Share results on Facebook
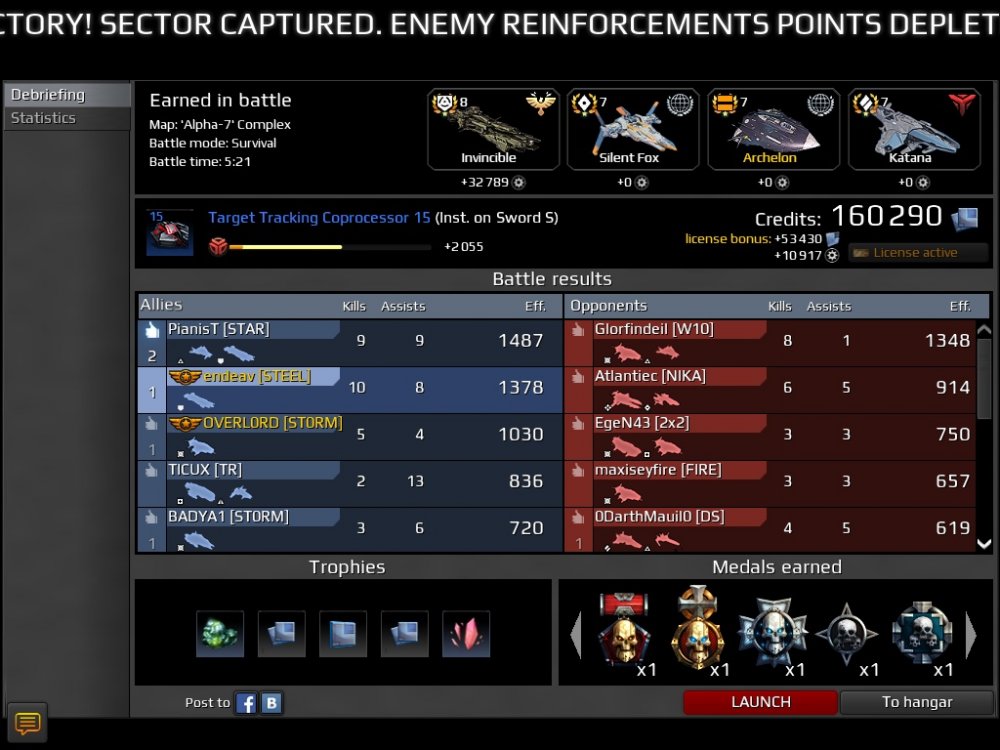Screen dimensions: 1000x750 pos(246,703)
